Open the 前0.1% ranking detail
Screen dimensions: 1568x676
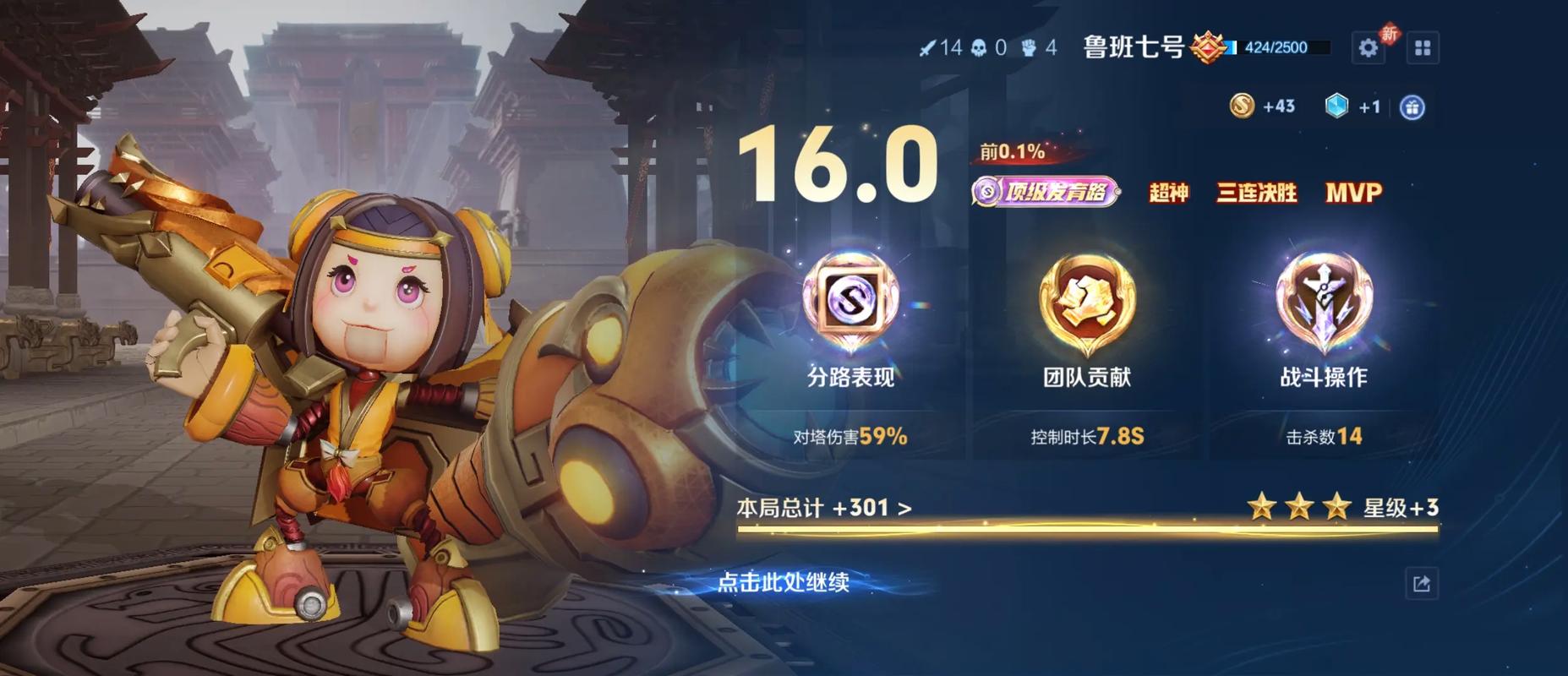pos(1011,152)
